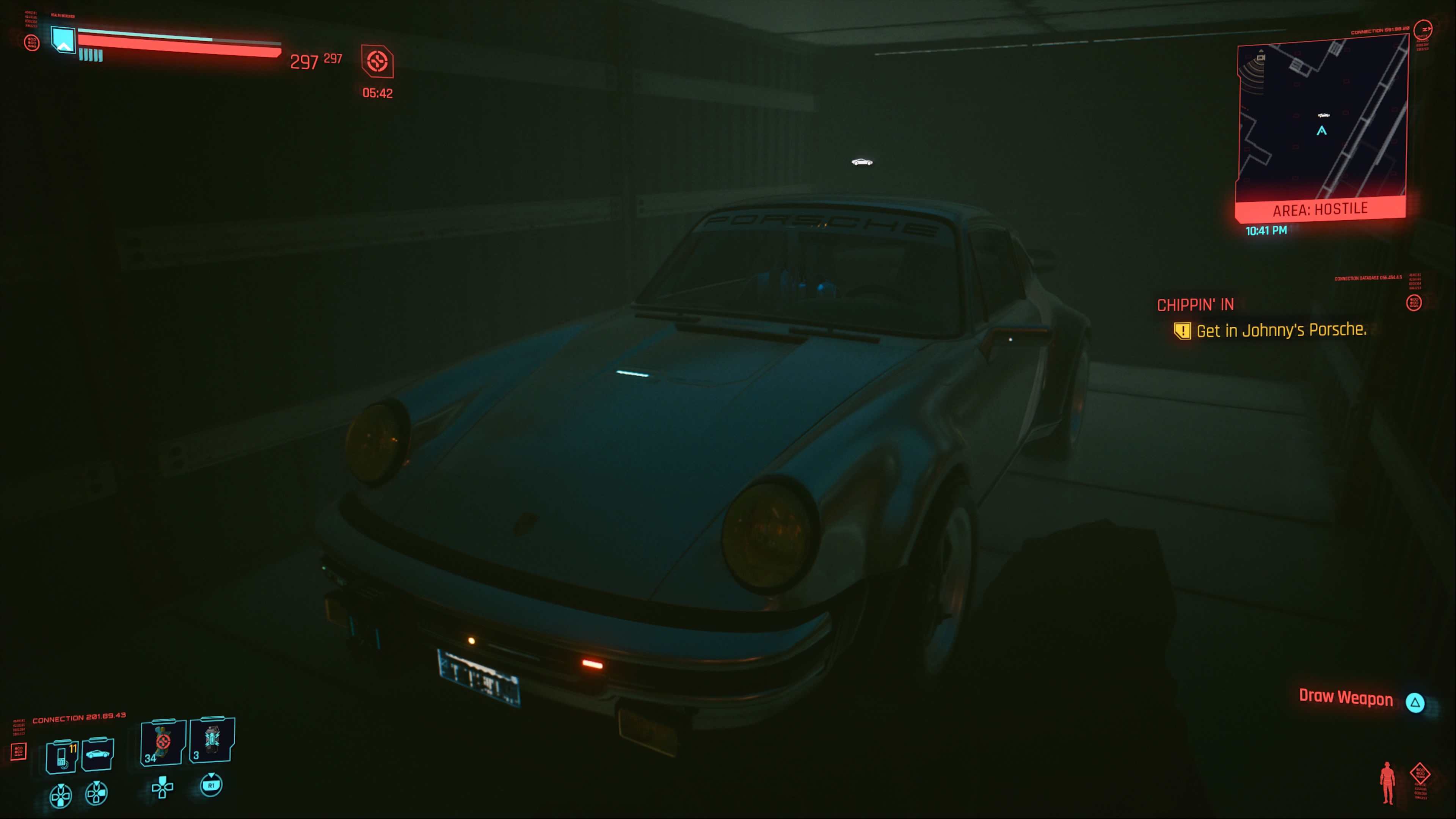Select the Get in Johnny's Porsche objective

point(1281,330)
